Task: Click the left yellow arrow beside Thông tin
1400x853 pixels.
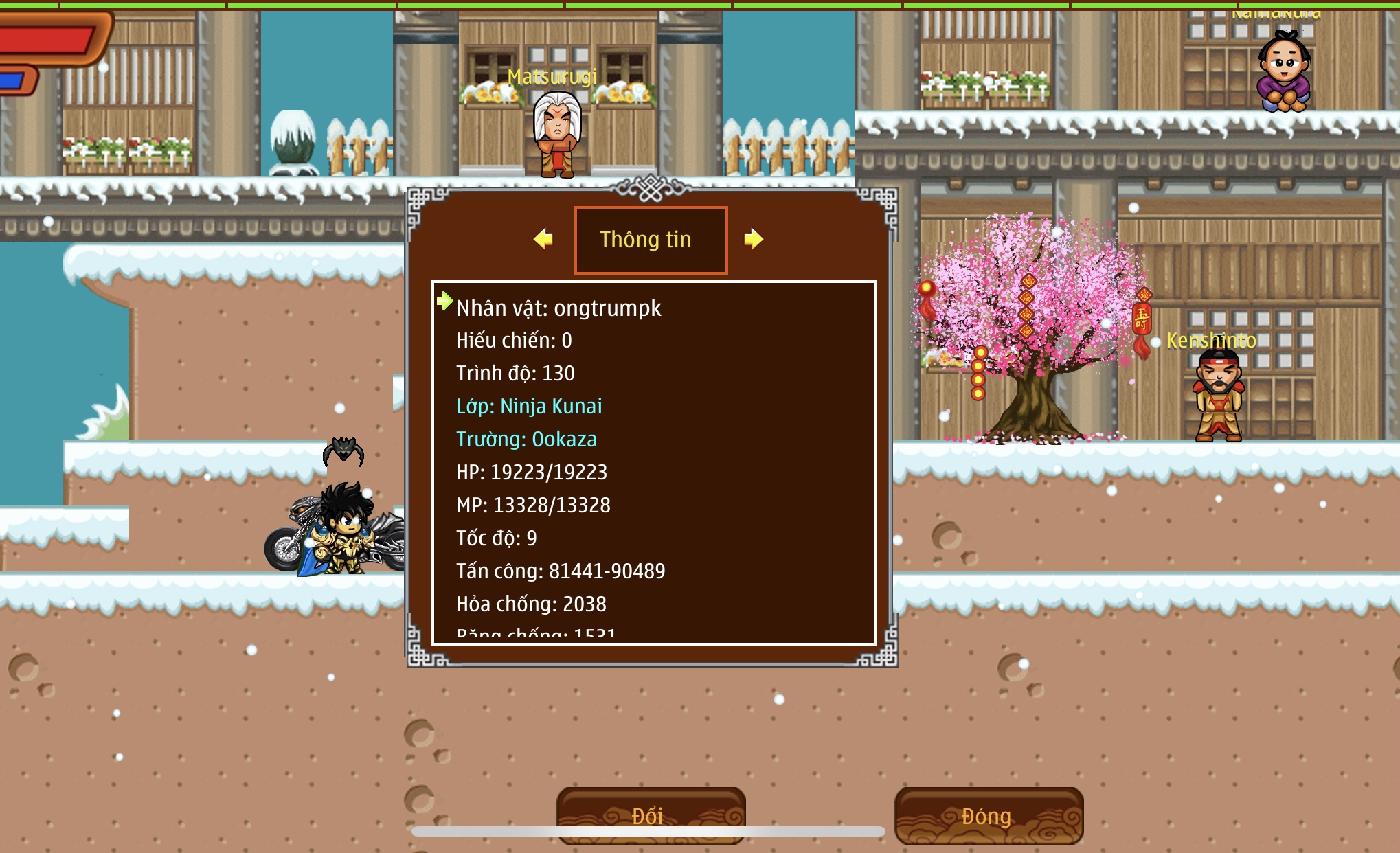Action: pyautogui.click(x=543, y=239)
